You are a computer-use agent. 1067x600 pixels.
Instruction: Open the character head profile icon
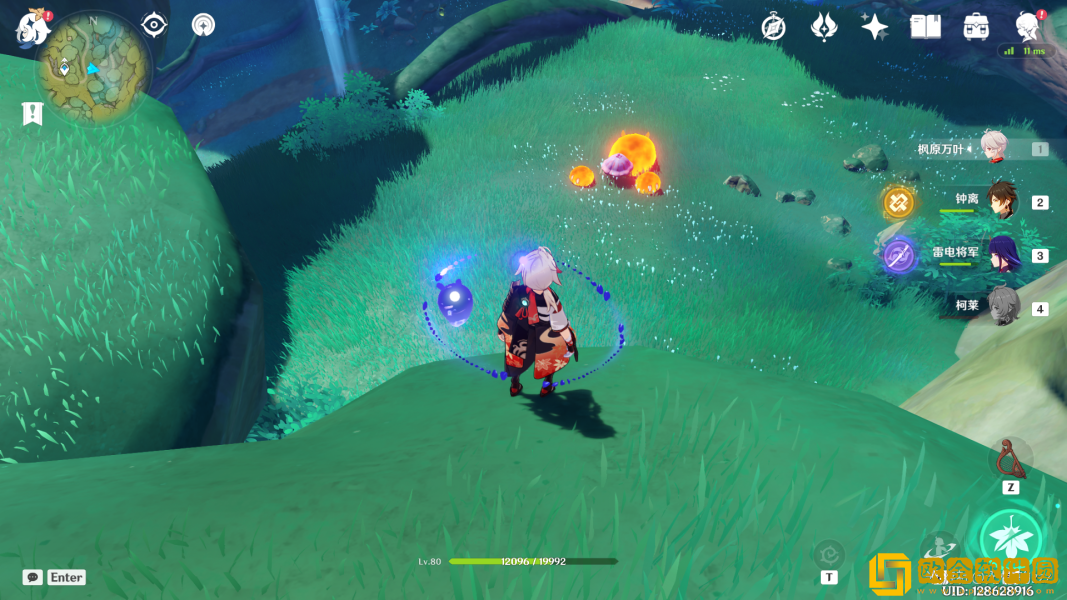(1027, 26)
